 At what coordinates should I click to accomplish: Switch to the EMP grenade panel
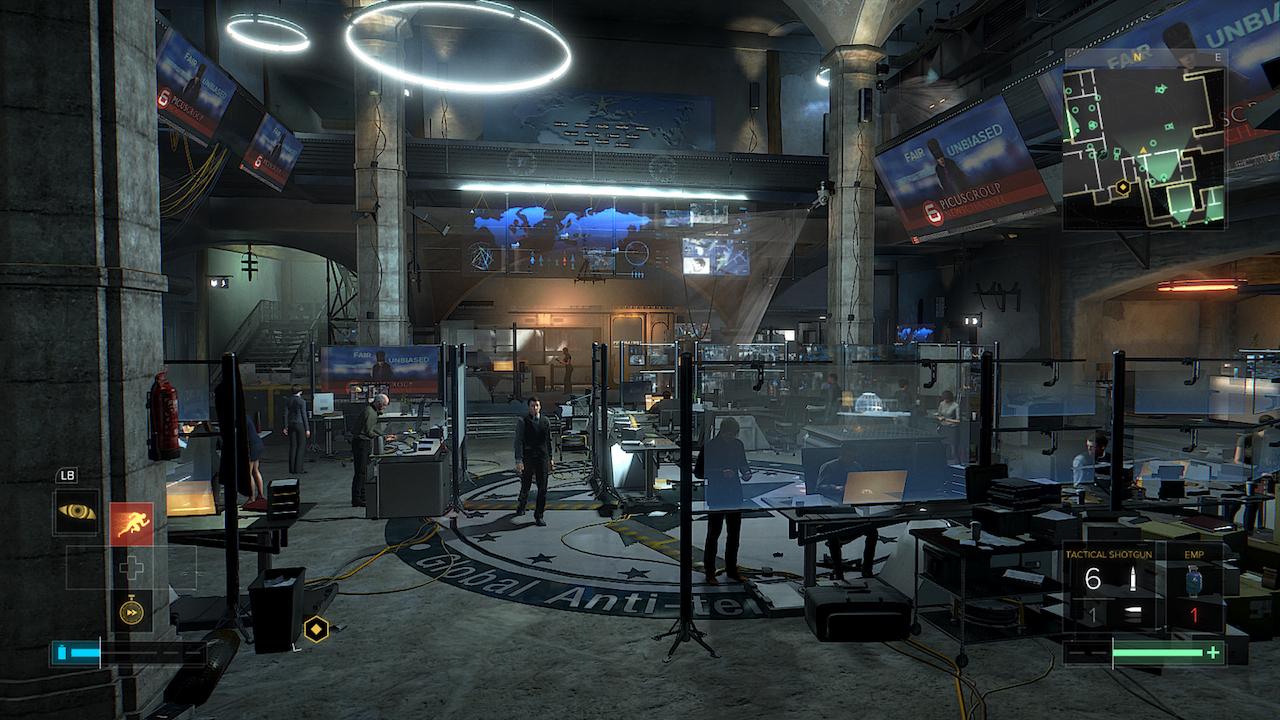click(x=1194, y=554)
